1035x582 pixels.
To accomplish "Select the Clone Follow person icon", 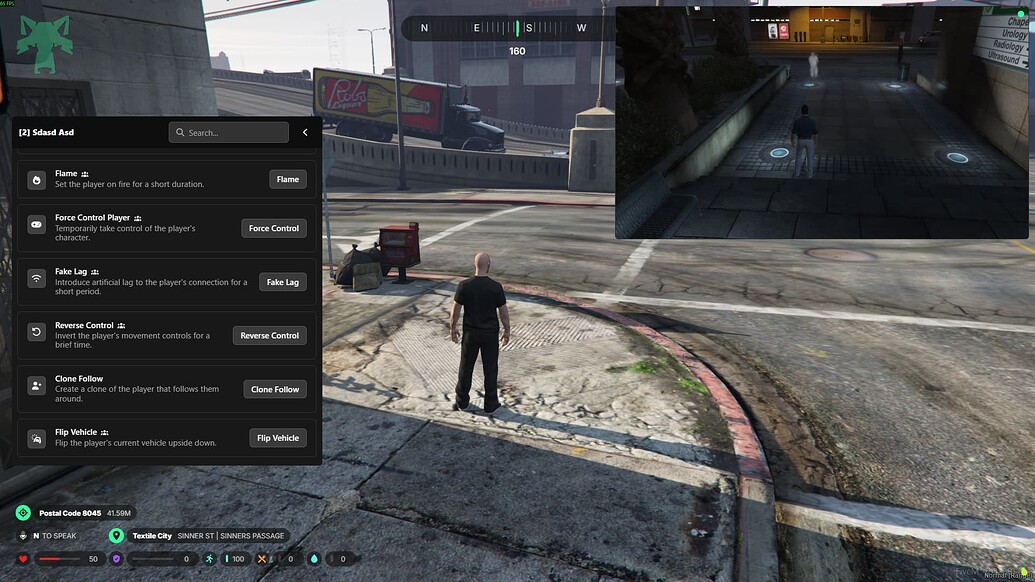I will click(x=37, y=385).
